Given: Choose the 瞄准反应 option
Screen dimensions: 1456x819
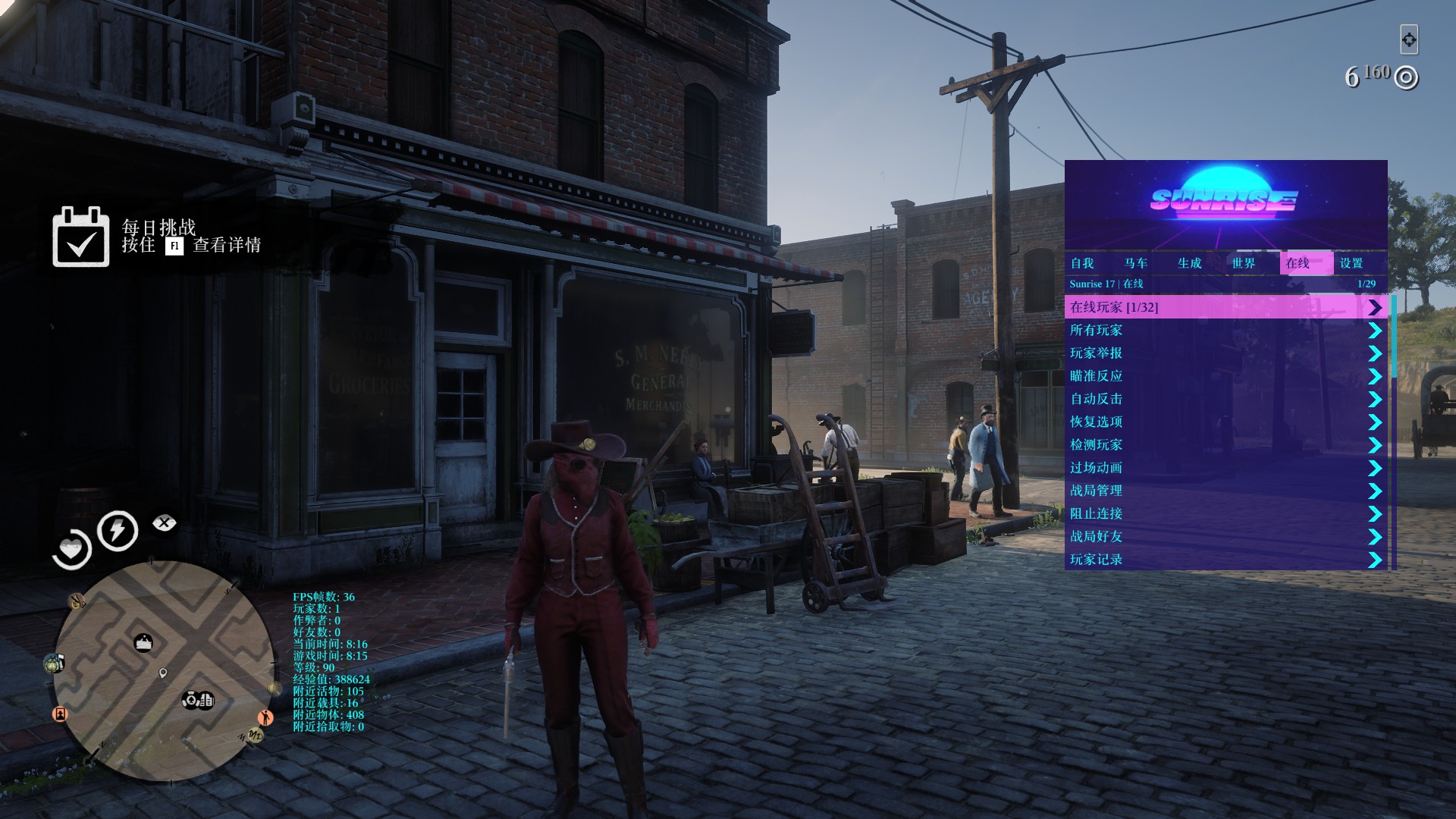Looking at the screenshot, I should (x=1096, y=376).
